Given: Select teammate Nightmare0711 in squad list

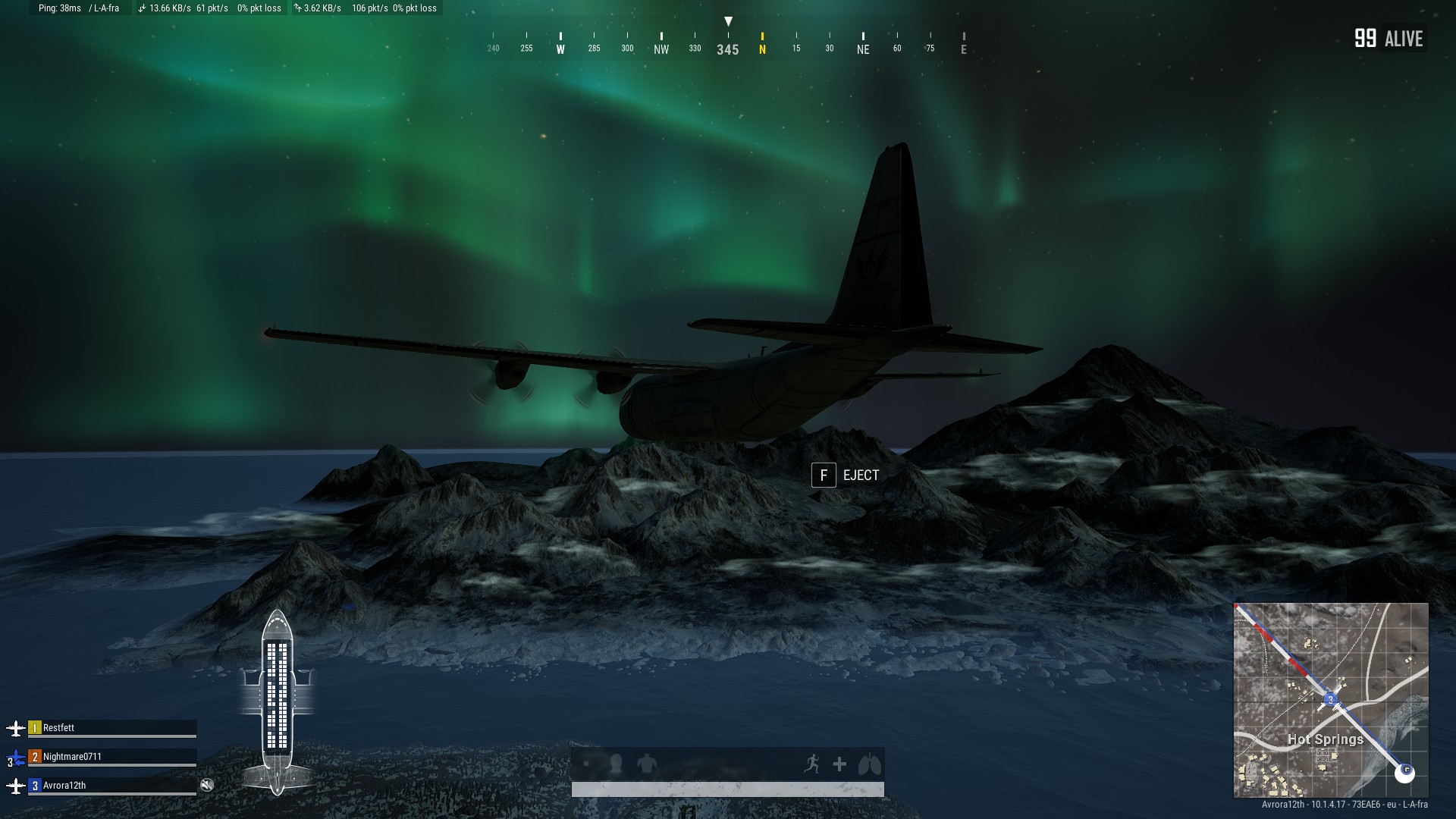Looking at the screenshot, I should (72, 757).
